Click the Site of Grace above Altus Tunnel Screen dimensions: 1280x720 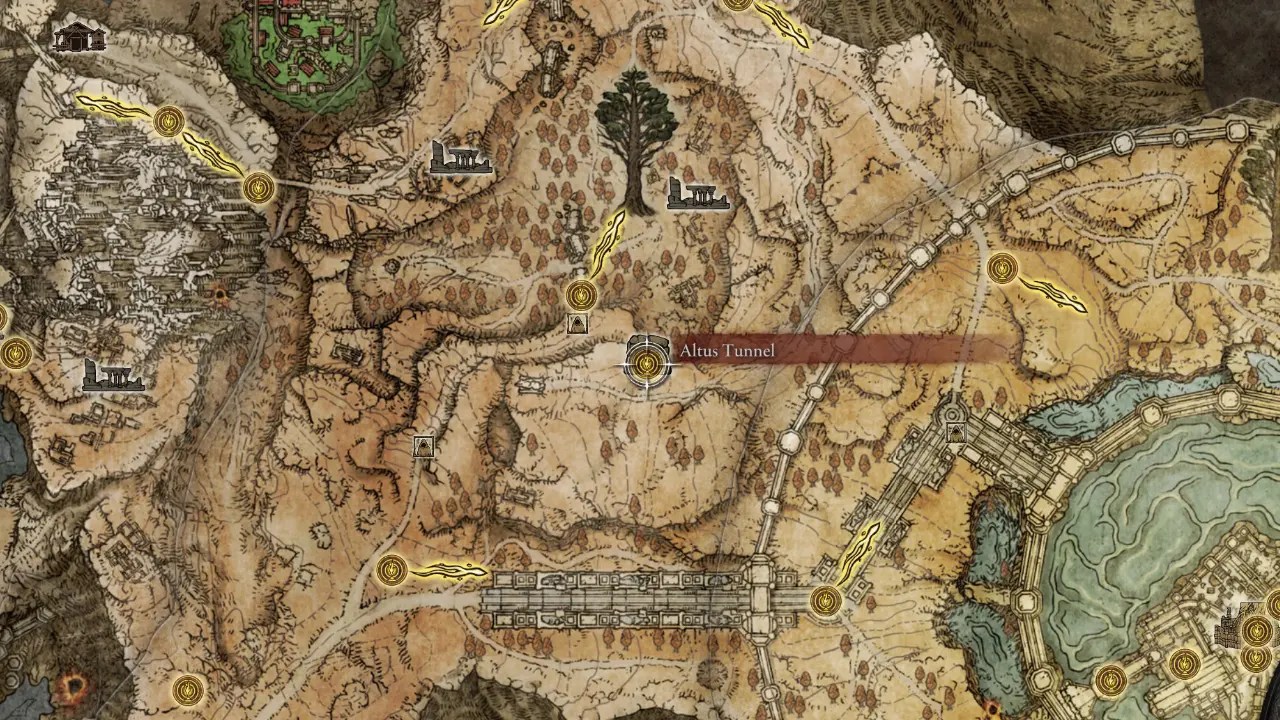pos(579,295)
